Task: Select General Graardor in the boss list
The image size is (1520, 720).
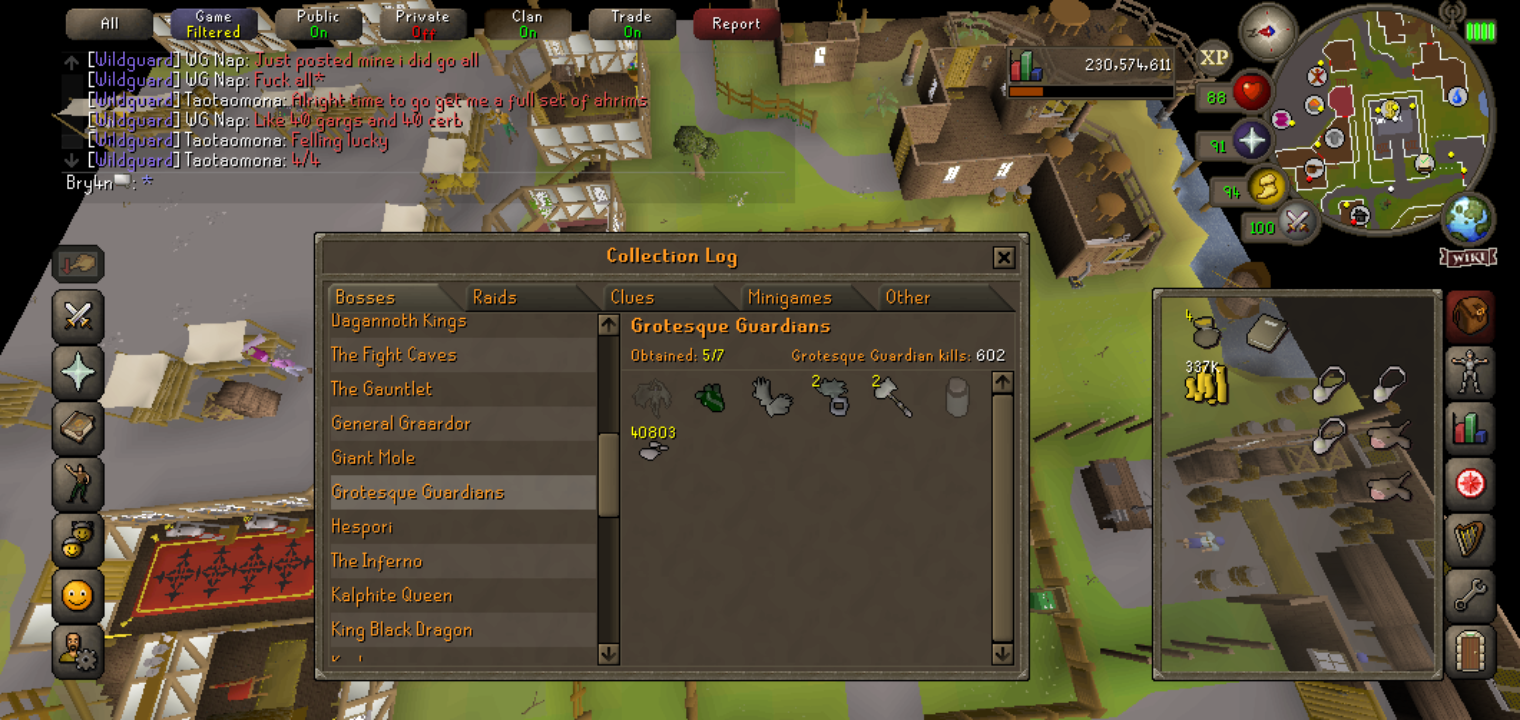Action: [400, 423]
